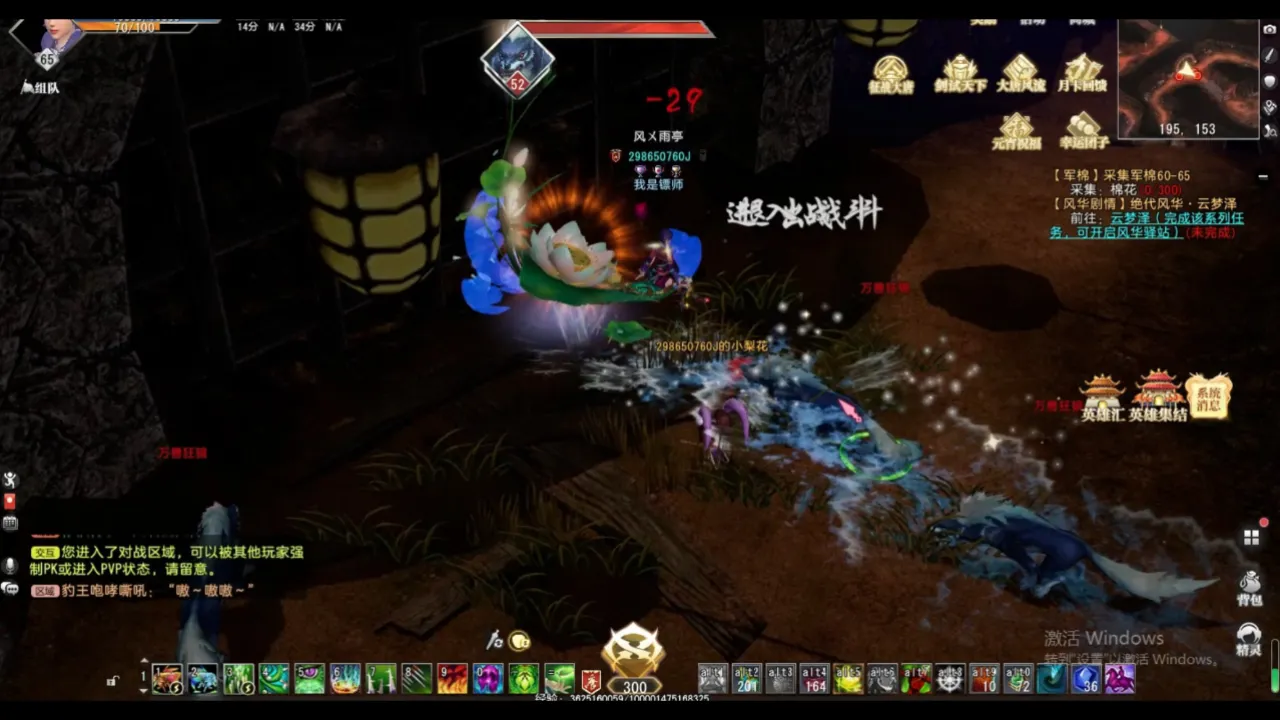Screen dimensions: 1280x720
Task: Open the 幸运团子 lucky dumpling icon
Action: pos(1084,131)
